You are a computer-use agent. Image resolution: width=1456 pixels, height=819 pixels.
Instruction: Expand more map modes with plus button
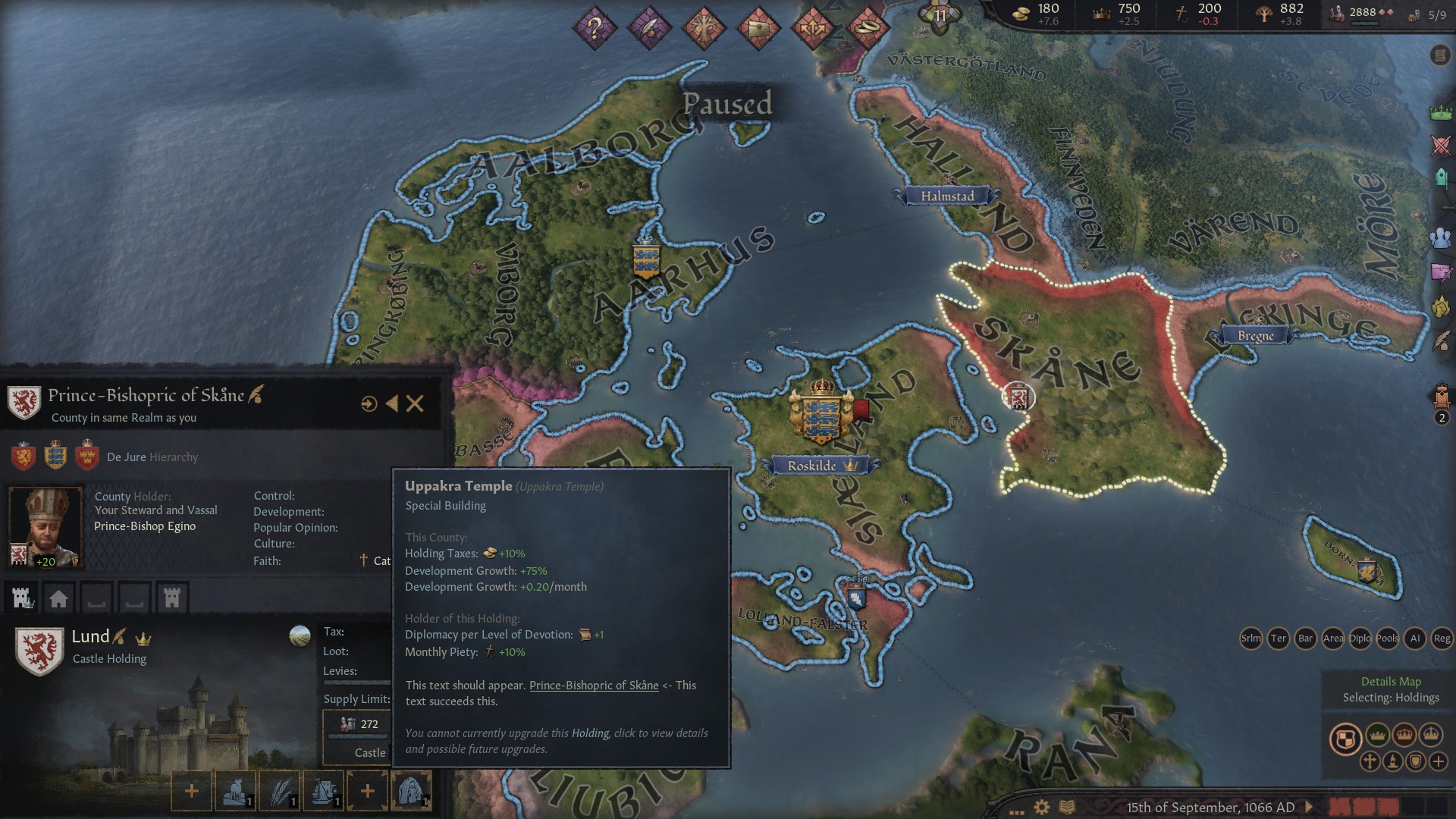pyautogui.click(x=1438, y=761)
